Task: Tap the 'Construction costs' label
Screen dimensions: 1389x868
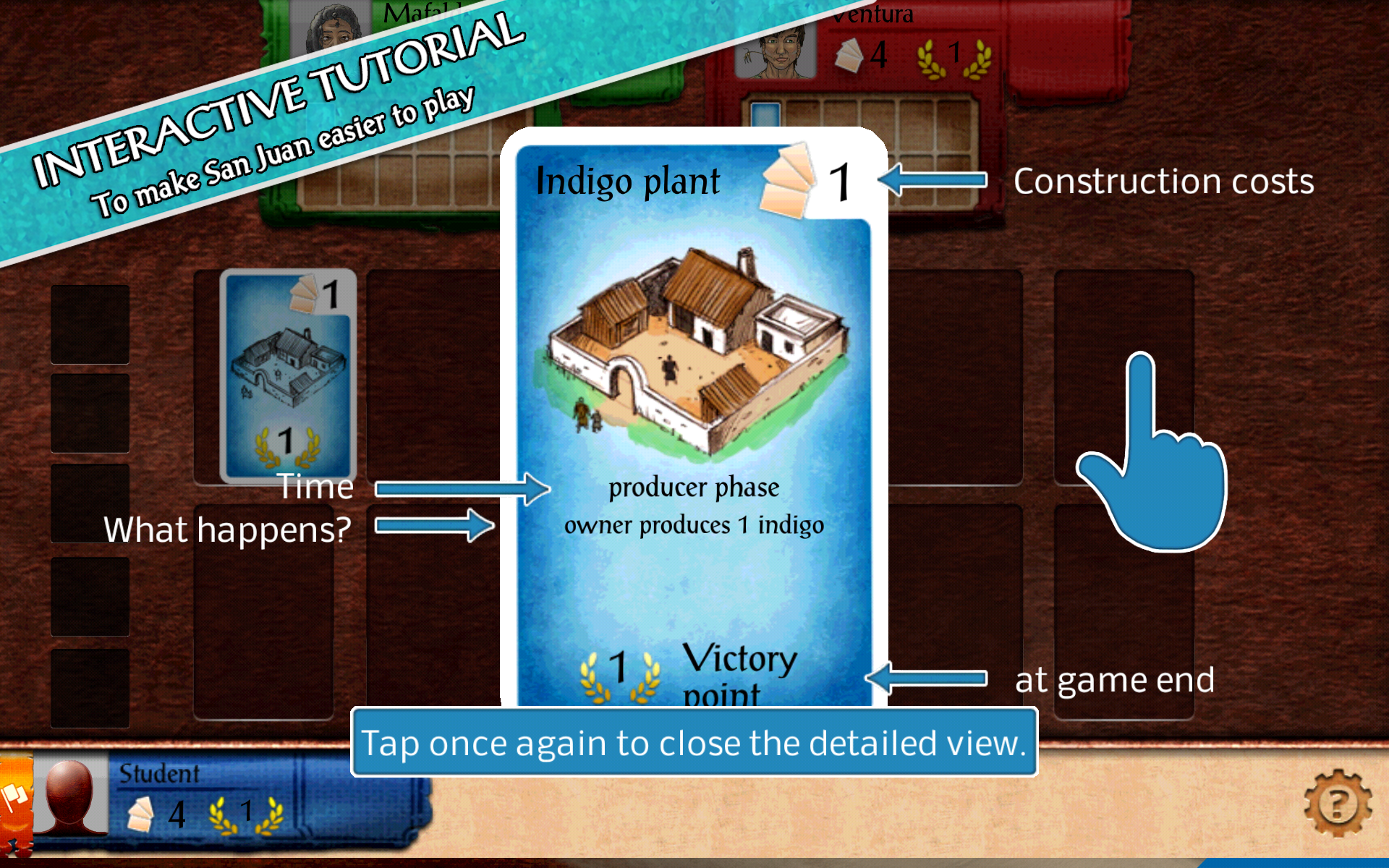Action: (x=1163, y=181)
